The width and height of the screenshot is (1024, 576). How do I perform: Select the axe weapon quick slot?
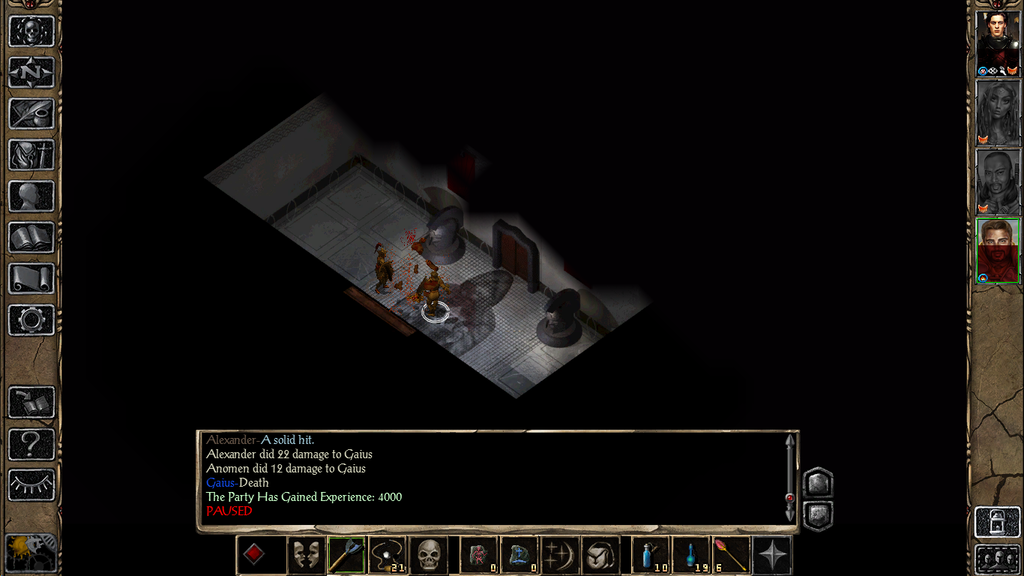pyautogui.click(x=345, y=555)
